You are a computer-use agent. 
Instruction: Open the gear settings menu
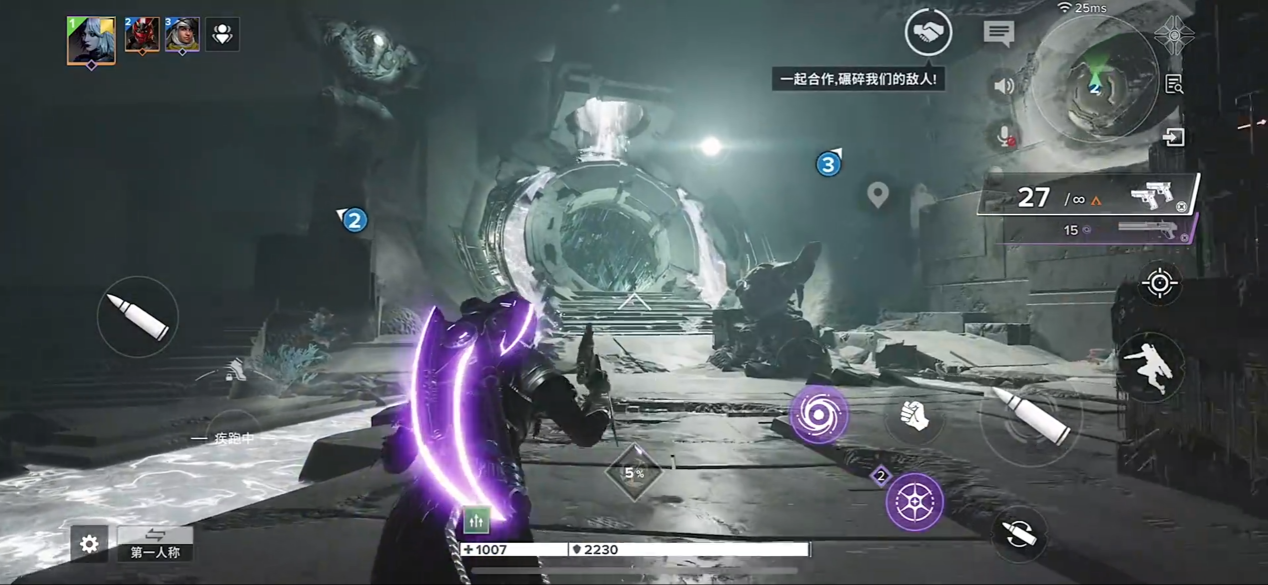coord(89,543)
